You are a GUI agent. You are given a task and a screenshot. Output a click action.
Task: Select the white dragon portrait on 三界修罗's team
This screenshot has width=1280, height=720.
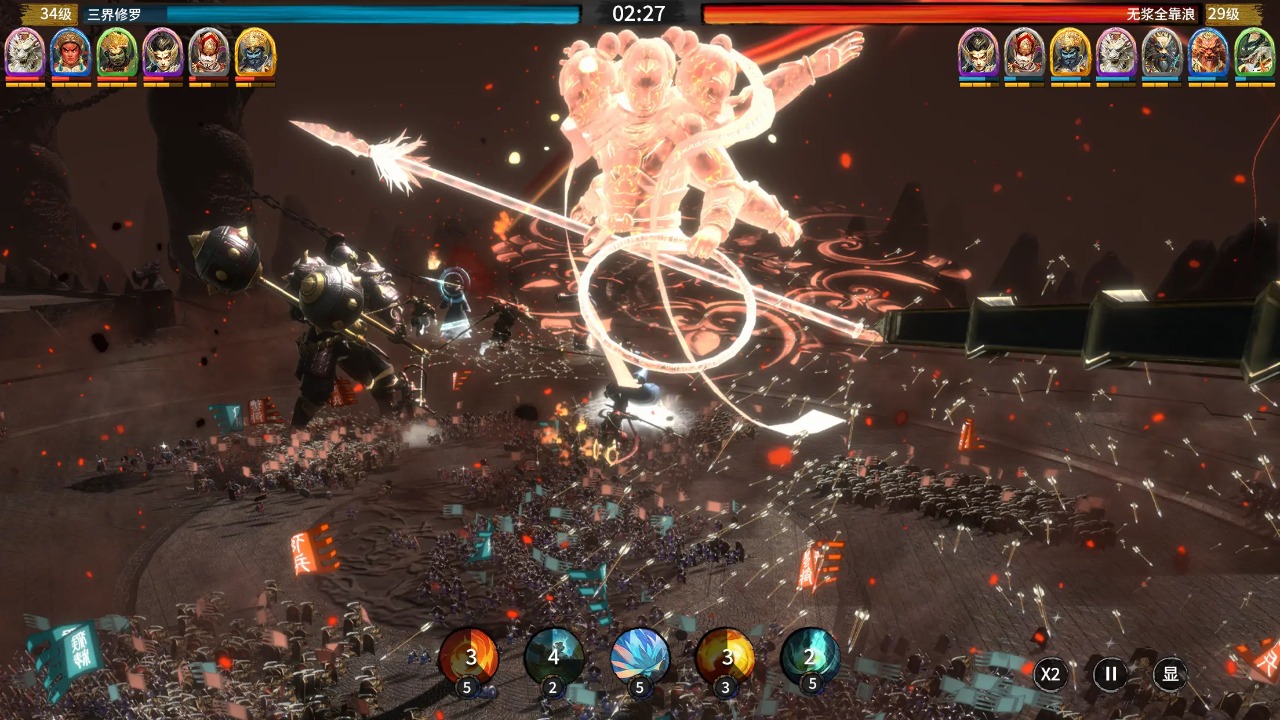click(25, 51)
